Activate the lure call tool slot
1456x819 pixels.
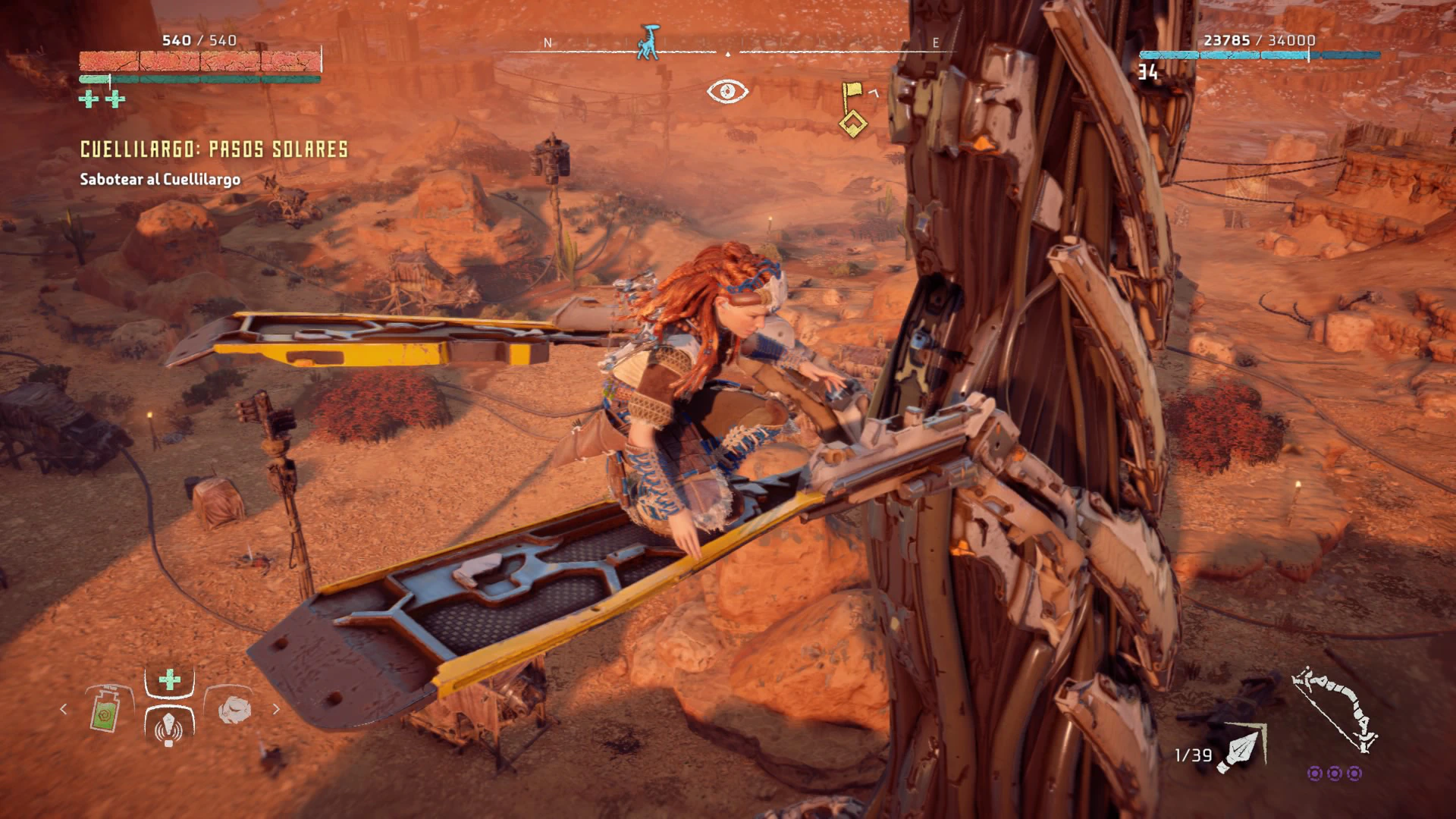(169, 725)
